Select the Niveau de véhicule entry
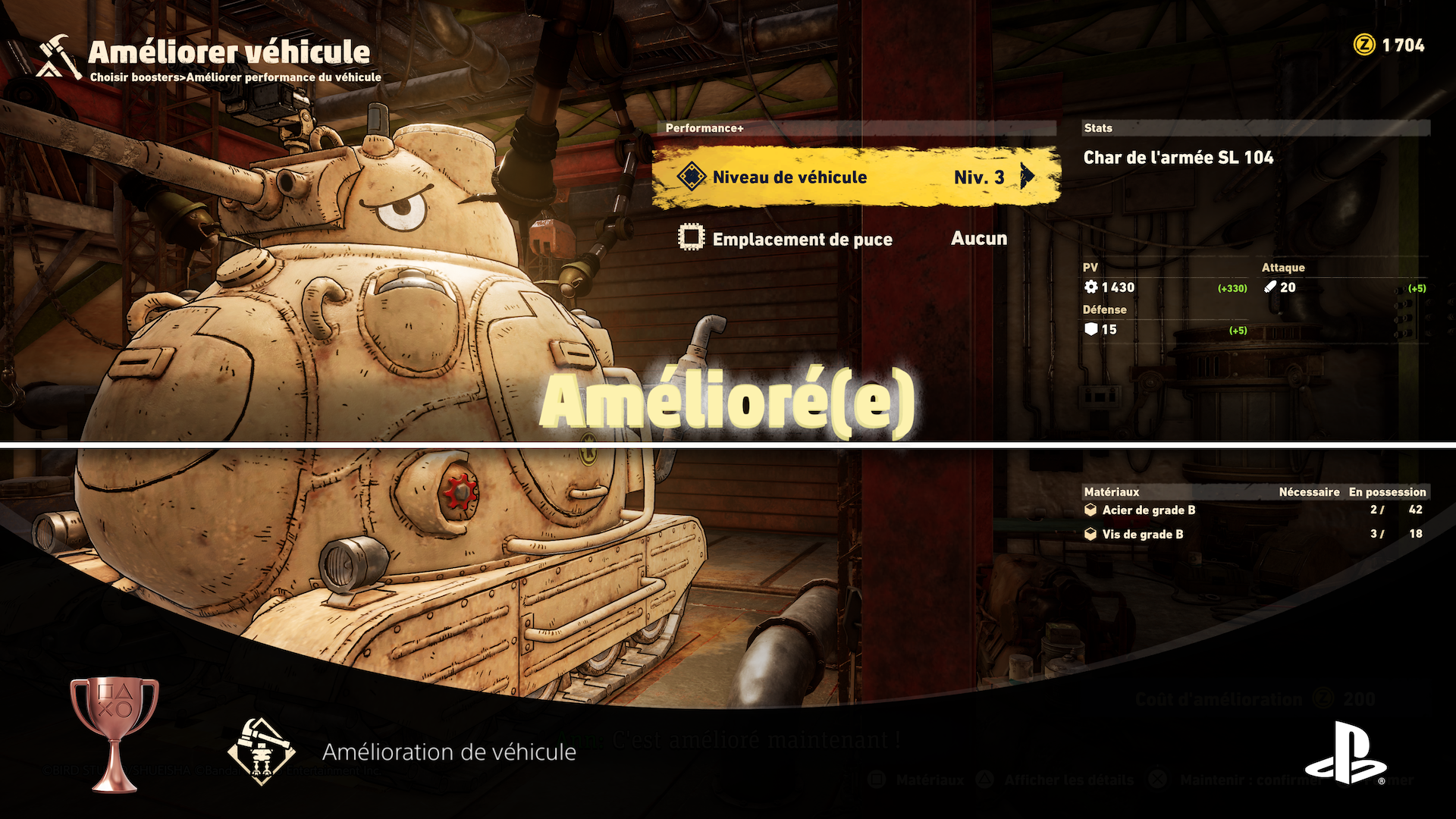Screen dimensions: 1456x819 click(789, 177)
